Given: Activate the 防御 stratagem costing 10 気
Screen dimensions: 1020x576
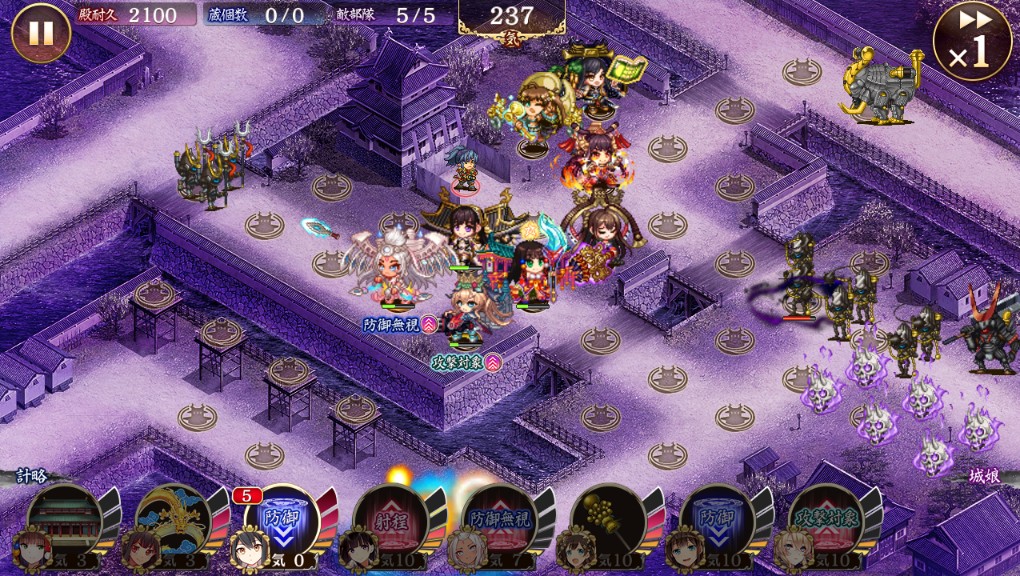Looking at the screenshot, I should pos(716,520).
